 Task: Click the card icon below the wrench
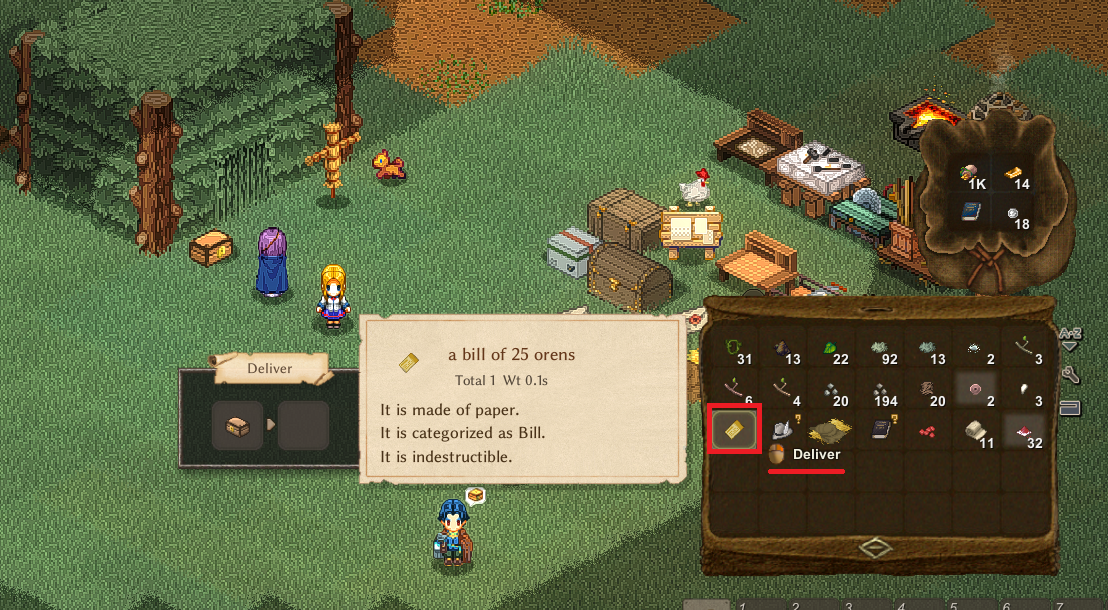coord(1069,407)
